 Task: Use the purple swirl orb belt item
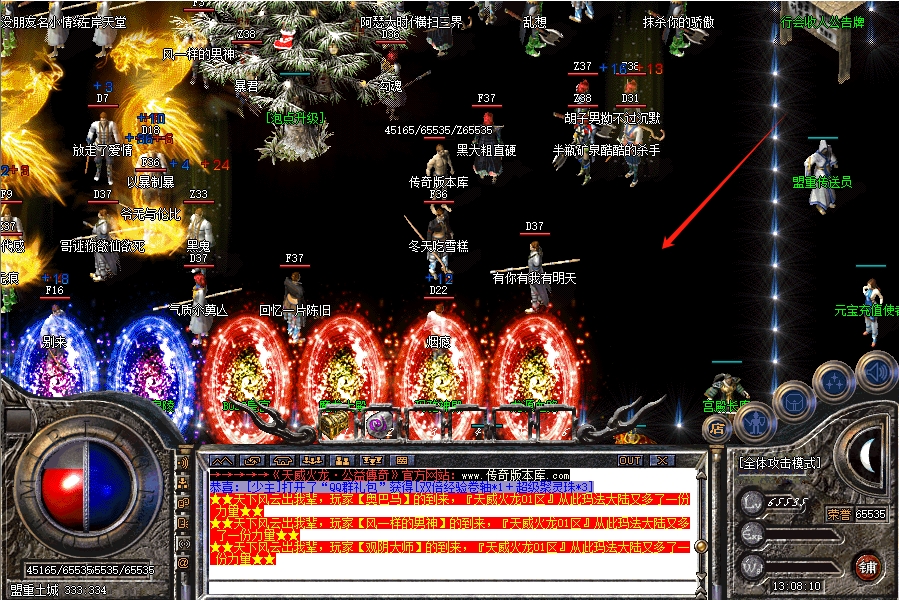(379, 424)
